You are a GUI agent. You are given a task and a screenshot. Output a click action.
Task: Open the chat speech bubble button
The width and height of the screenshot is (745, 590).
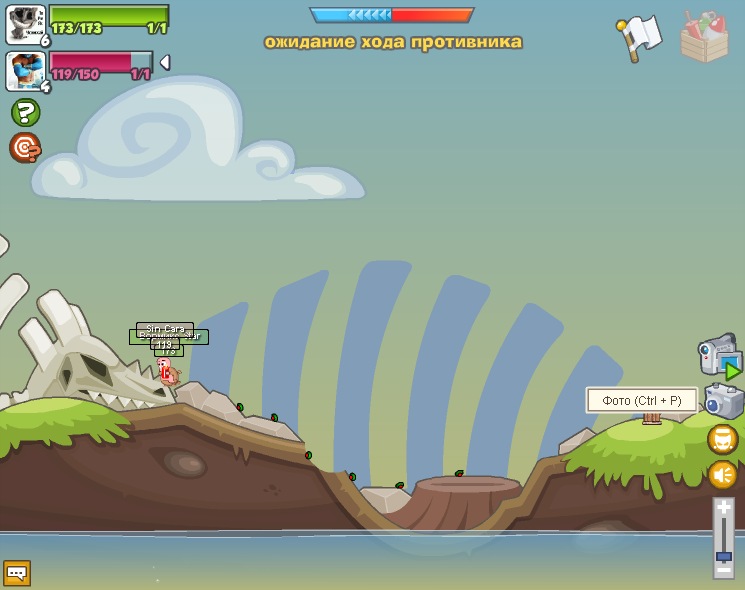tap(17, 573)
